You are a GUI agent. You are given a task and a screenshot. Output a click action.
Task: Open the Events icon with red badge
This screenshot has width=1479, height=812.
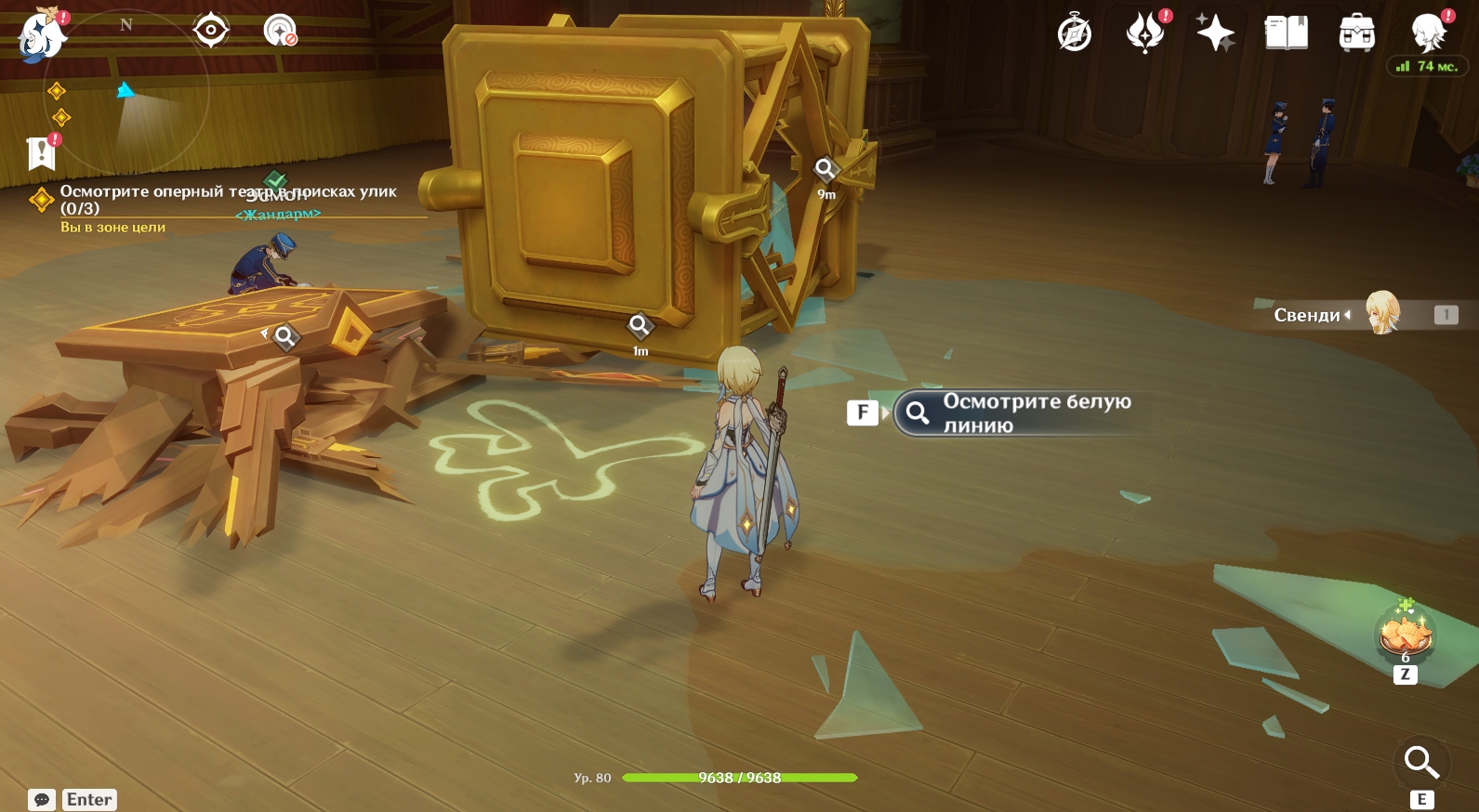coord(1145,33)
